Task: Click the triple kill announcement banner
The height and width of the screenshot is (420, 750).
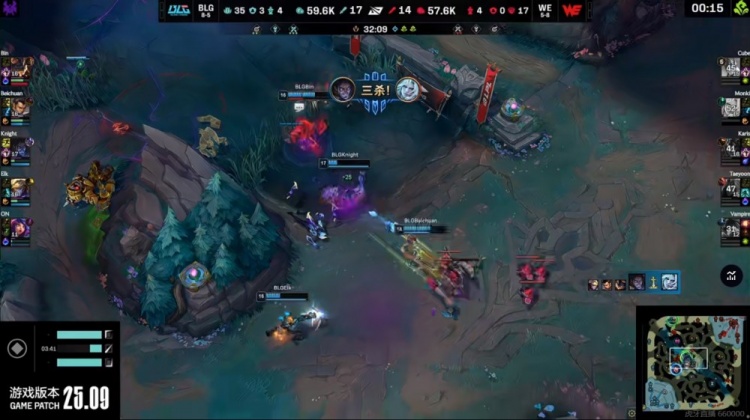Action: tap(375, 89)
